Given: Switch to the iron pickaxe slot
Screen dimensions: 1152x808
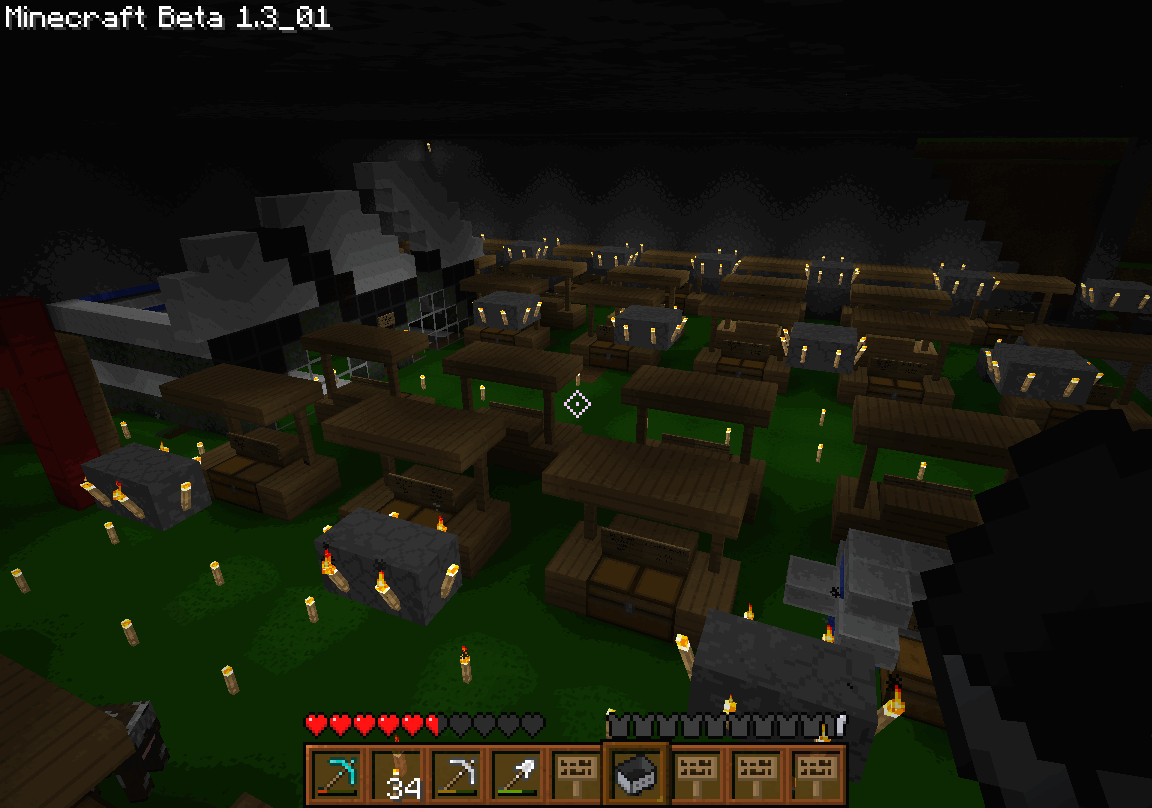Looking at the screenshot, I should pos(455,774).
